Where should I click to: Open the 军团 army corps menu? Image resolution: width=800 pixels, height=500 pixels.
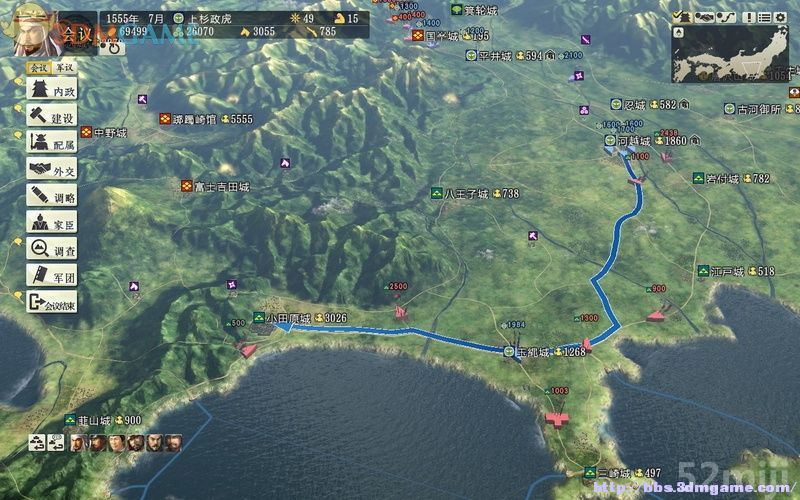pyautogui.click(x=53, y=275)
